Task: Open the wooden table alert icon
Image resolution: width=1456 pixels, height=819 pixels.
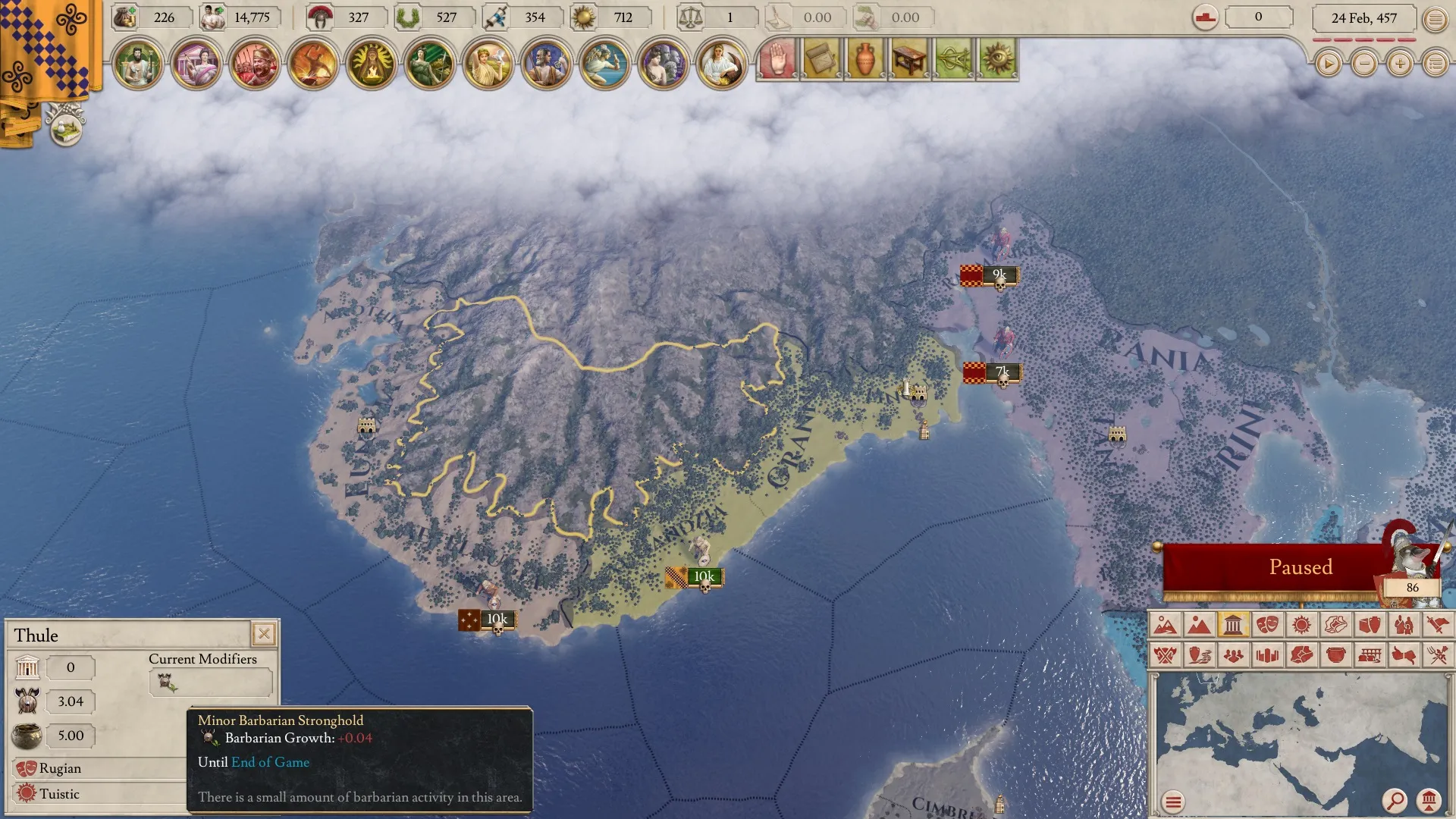Action: [909, 59]
